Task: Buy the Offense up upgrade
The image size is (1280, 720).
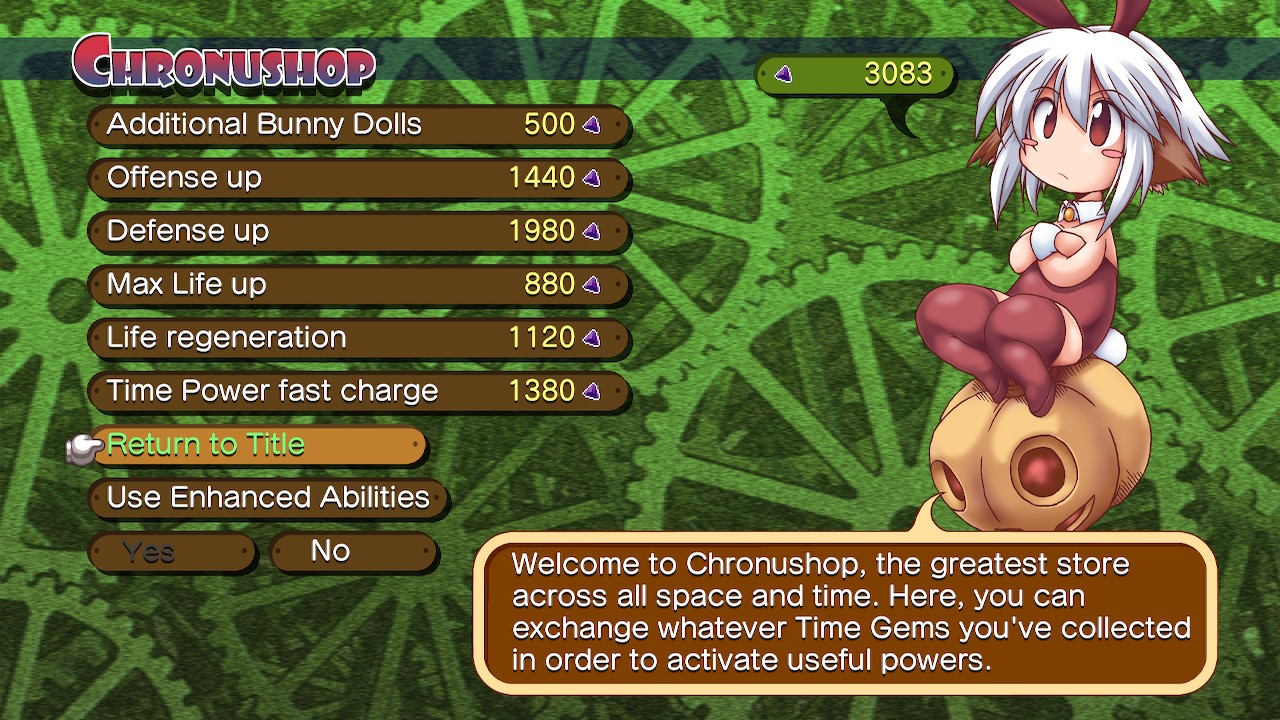Action: [x=300, y=178]
